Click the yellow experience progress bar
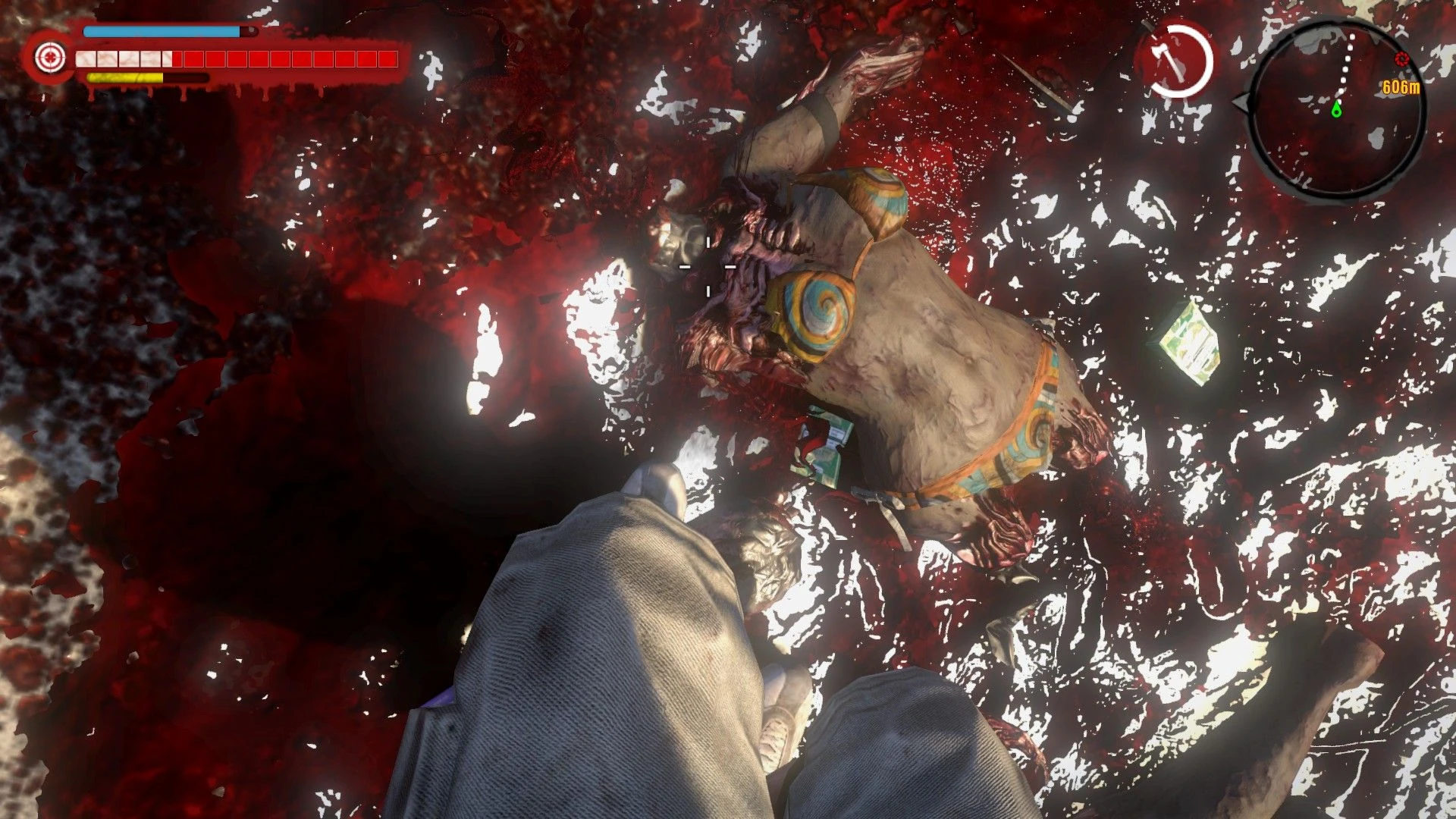Screen dimensions: 1456x819 (124, 77)
